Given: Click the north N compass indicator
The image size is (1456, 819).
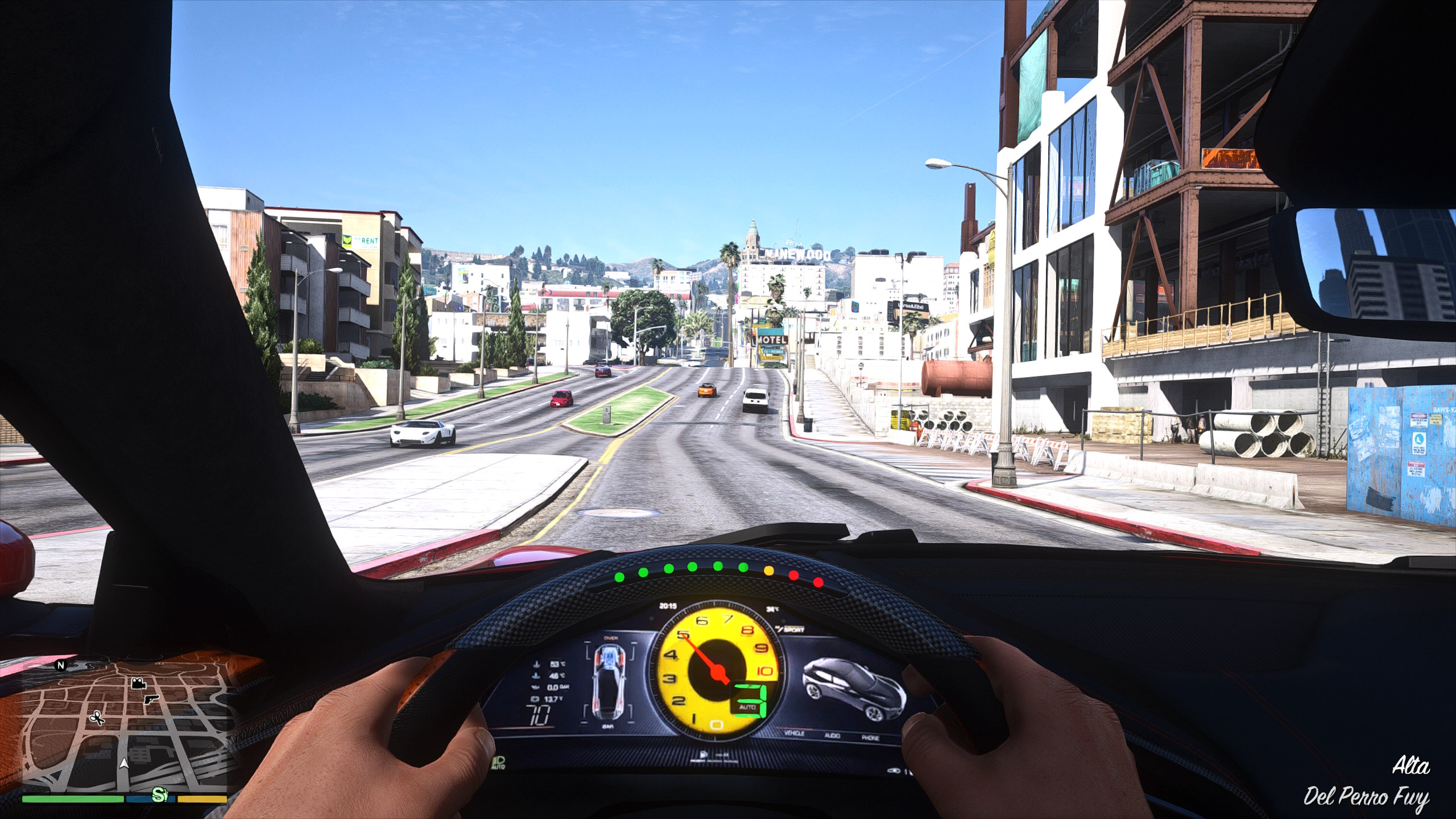Looking at the screenshot, I should tap(61, 664).
